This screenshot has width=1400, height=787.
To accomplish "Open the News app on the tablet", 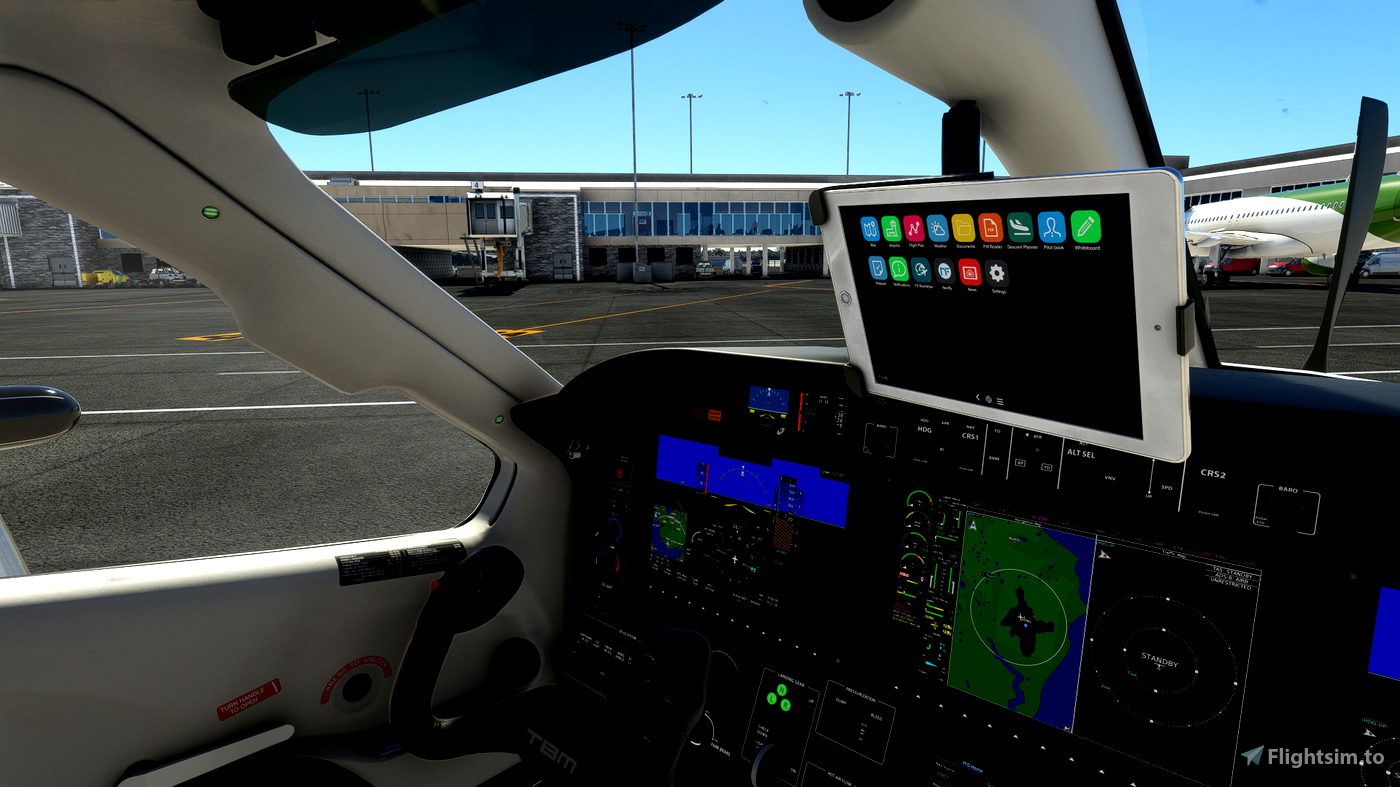I will pos(970,273).
